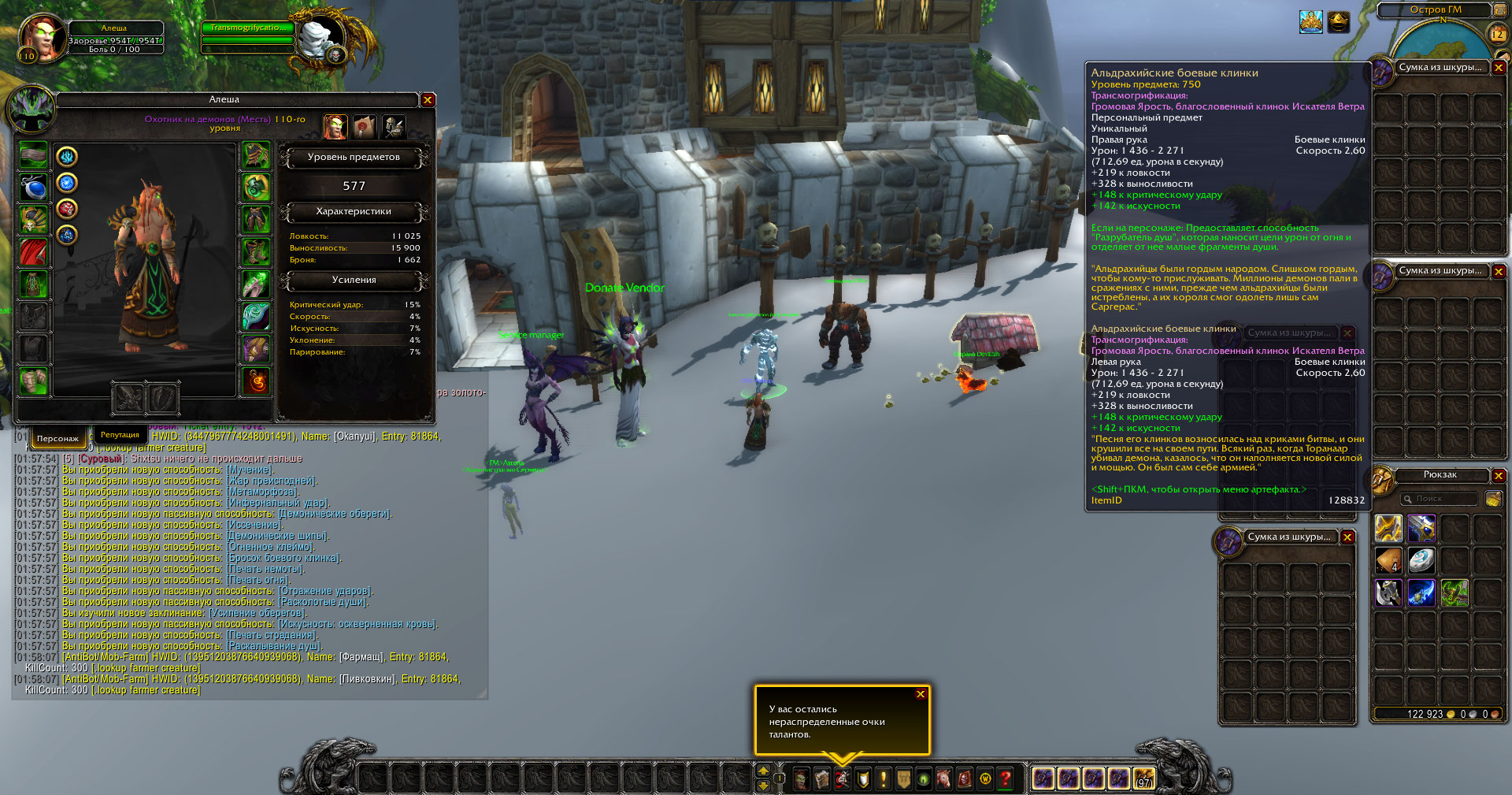This screenshot has width=1512, height=795.
Task: Close the unspent talent points alert
Action: 920,694
